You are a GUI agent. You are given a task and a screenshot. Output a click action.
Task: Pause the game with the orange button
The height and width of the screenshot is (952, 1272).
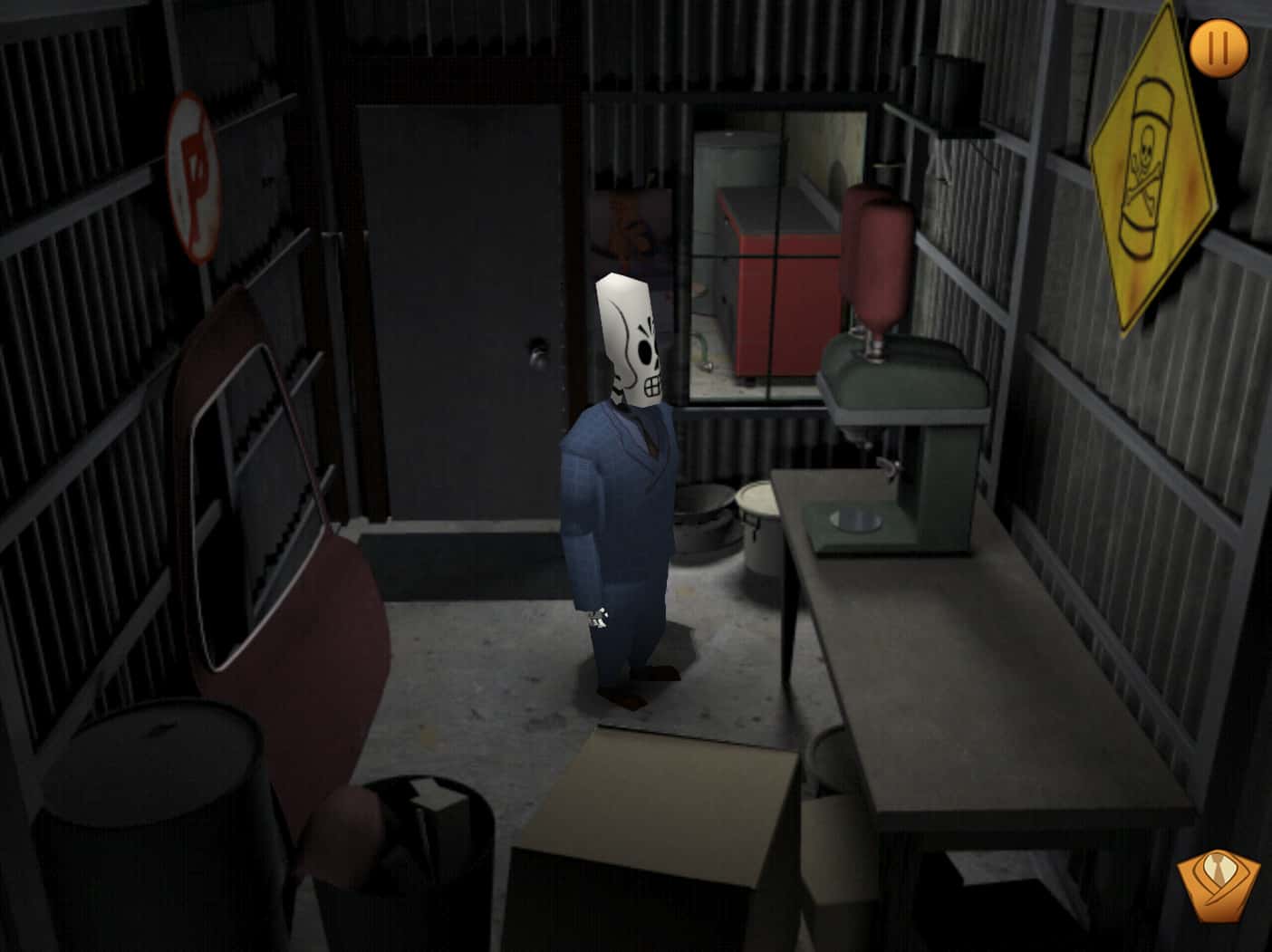(x=1219, y=48)
